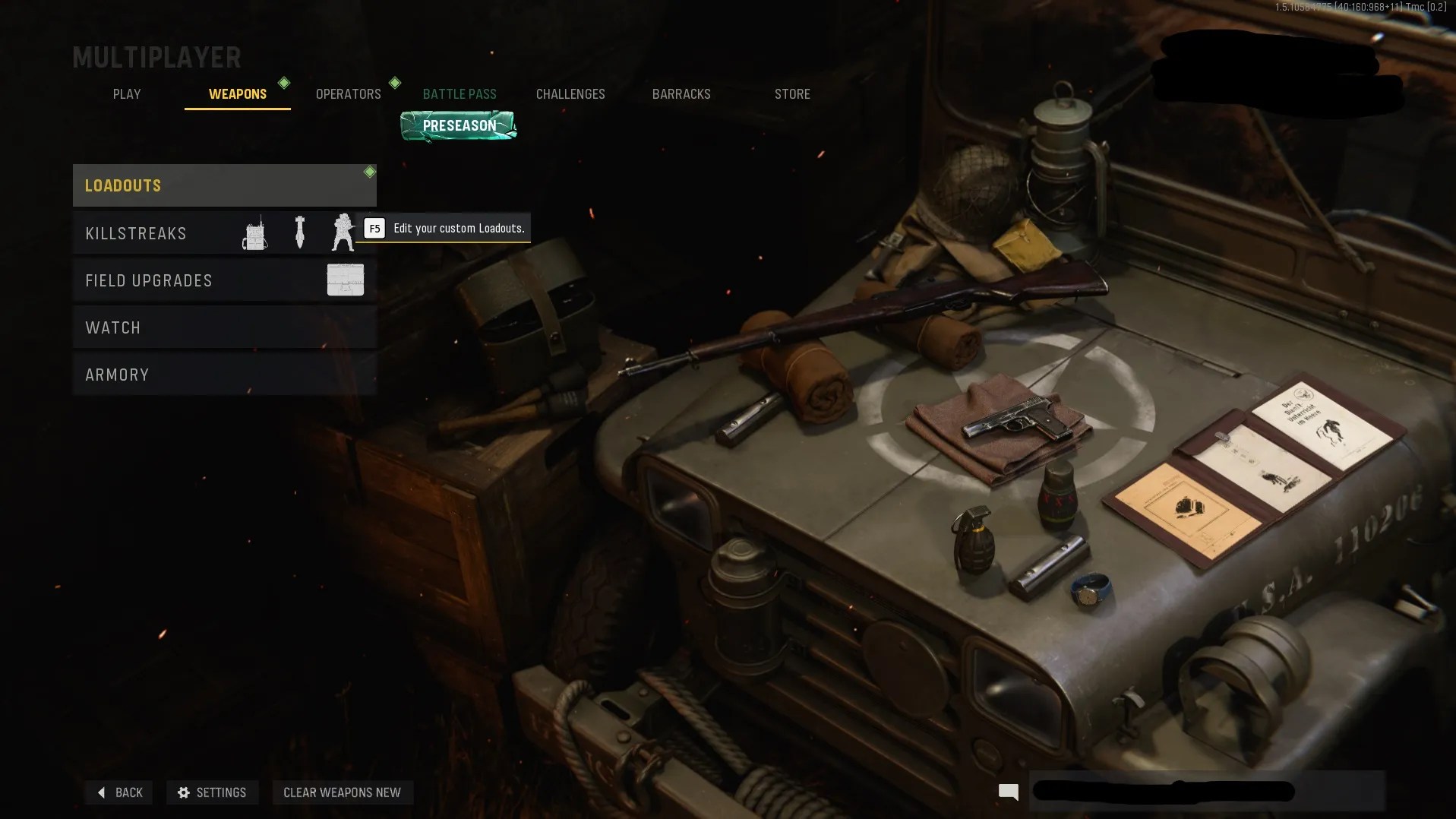This screenshot has height=819, width=1456.
Task: Open the Watch customization menu
Action: [x=113, y=327]
